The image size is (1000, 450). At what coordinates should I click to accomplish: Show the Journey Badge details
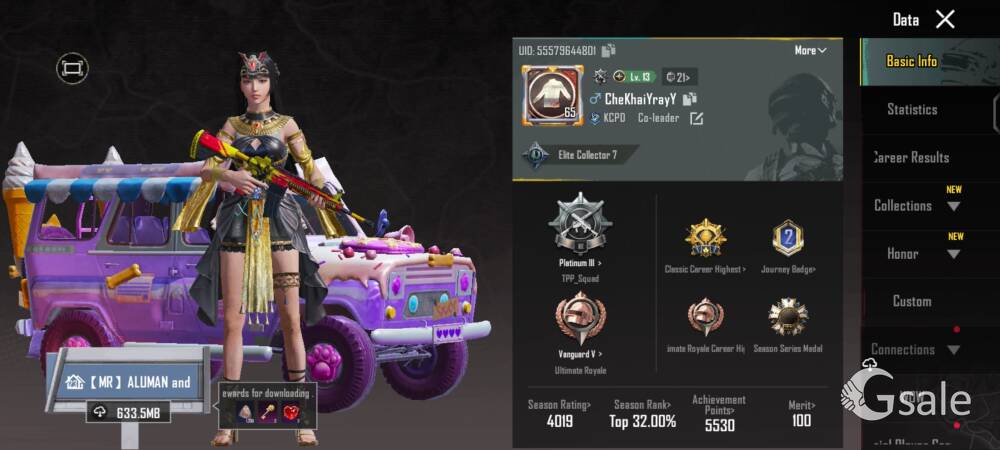788,245
